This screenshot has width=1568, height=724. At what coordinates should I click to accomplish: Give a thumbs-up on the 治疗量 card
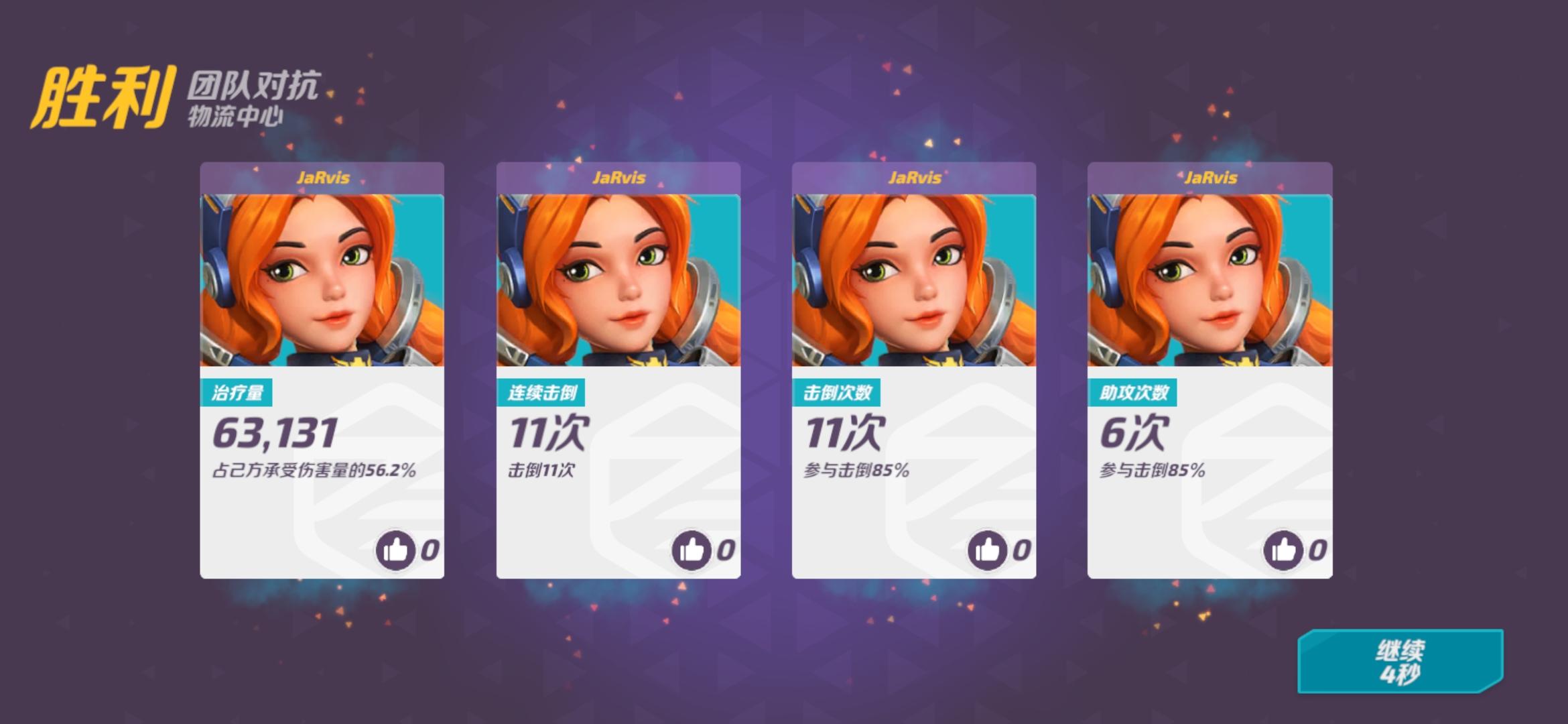coord(396,550)
